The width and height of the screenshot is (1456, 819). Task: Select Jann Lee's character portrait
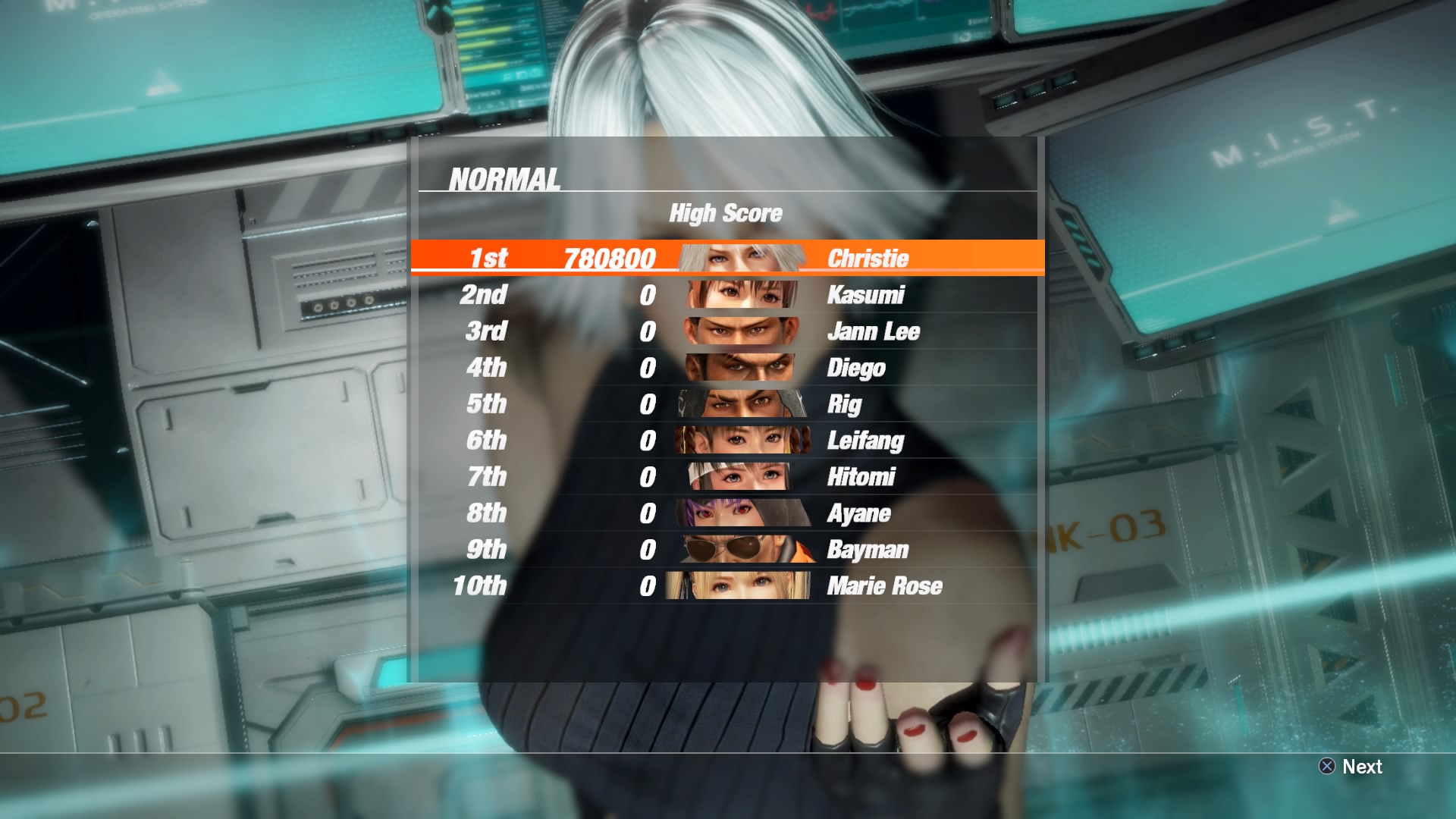739,331
